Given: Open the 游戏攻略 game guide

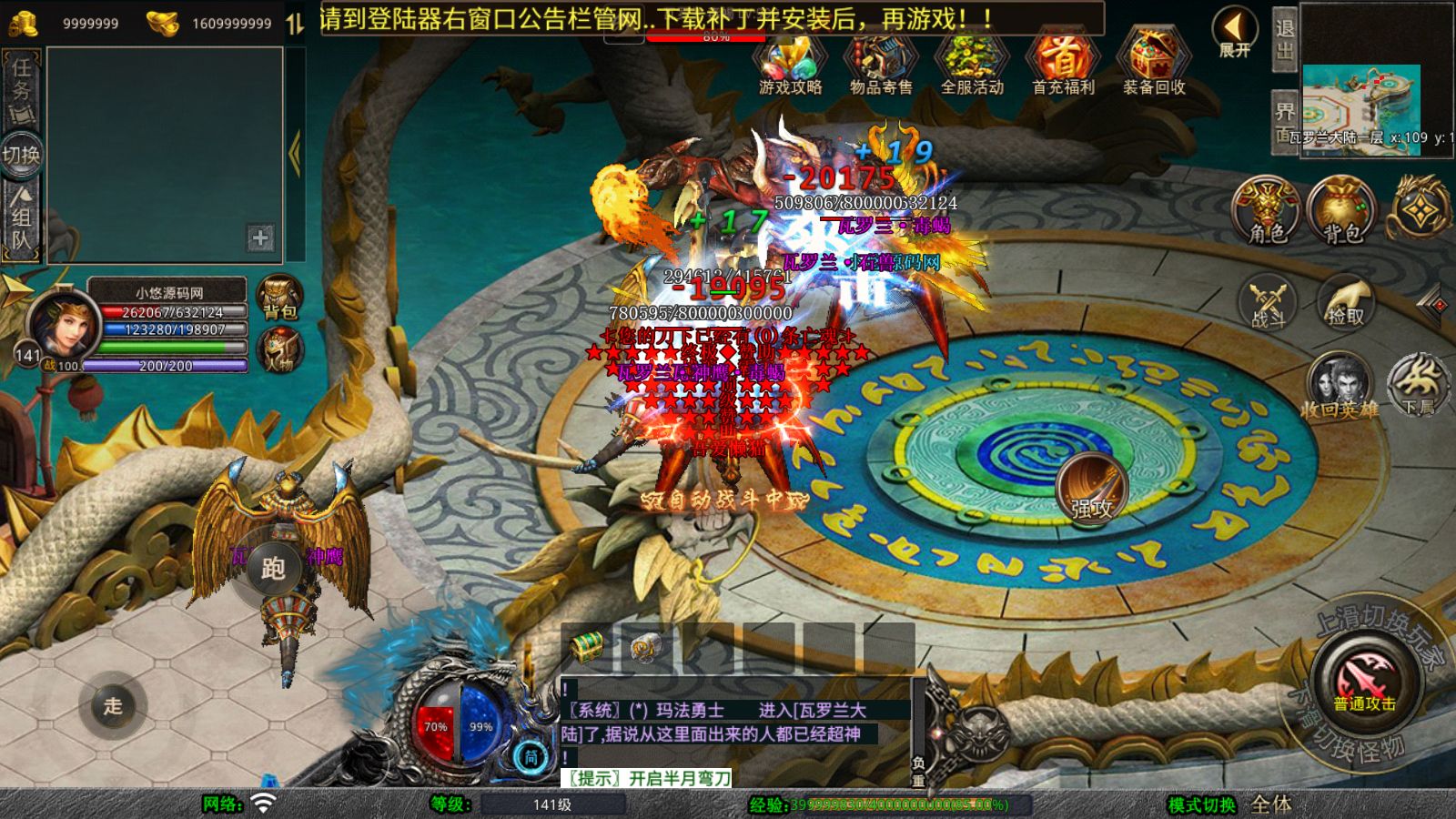Looking at the screenshot, I should pyautogui.click(x=790, y=63).
